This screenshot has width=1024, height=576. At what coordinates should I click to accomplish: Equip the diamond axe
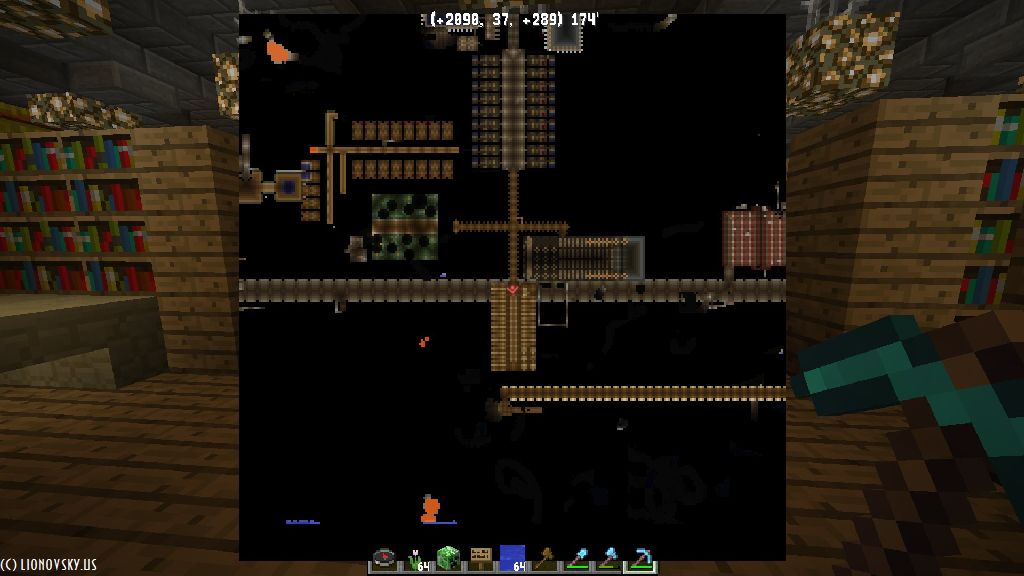point(608,559)
